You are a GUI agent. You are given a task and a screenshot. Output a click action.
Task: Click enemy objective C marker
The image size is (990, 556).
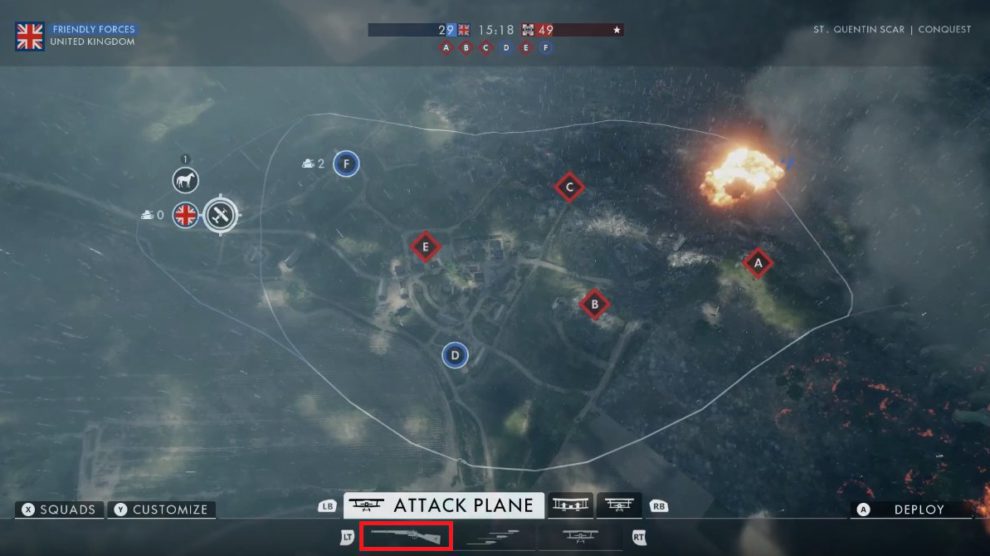(x=569, y=187)
